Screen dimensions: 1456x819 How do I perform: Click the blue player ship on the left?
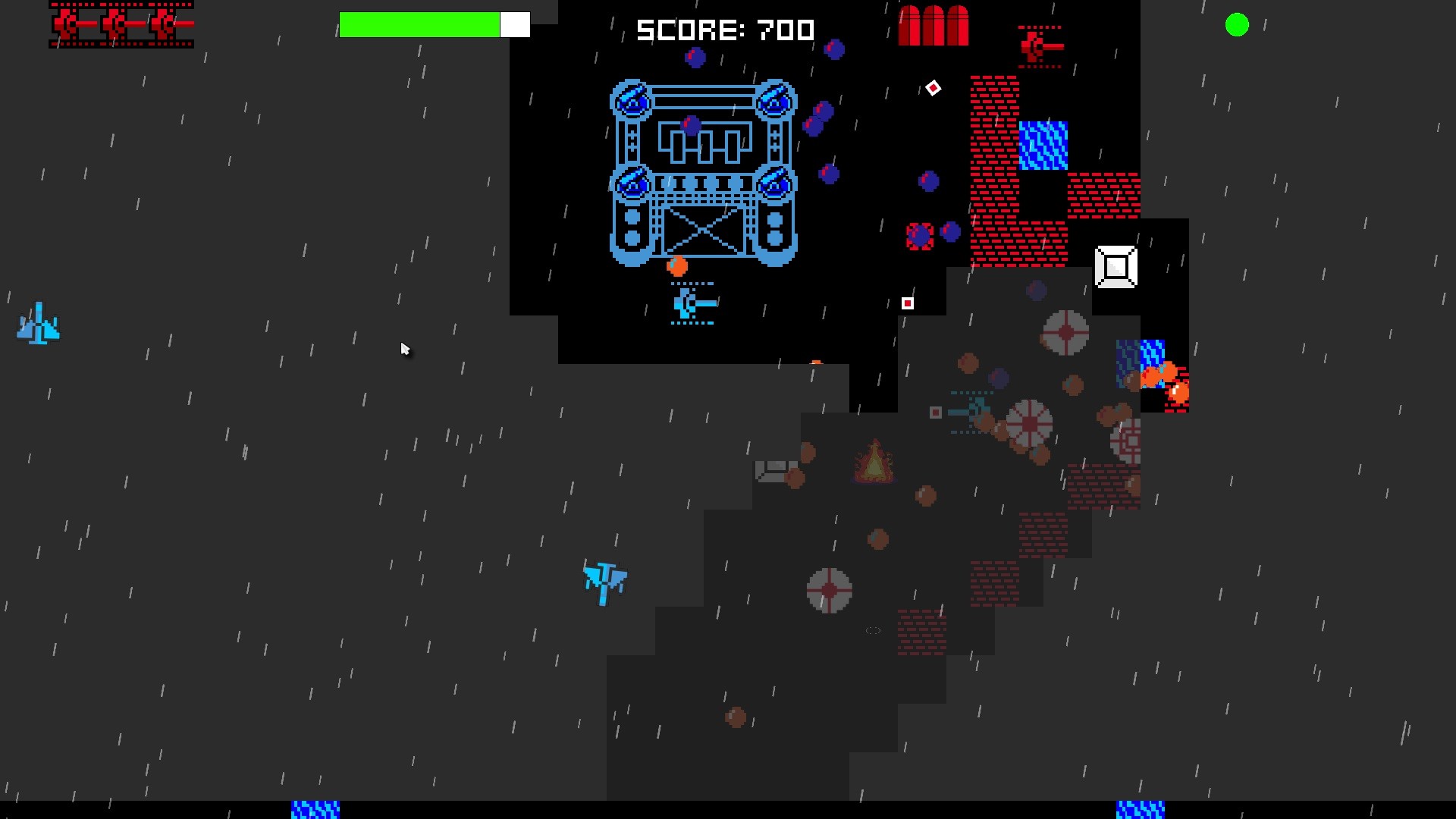[x=38, y=325]
